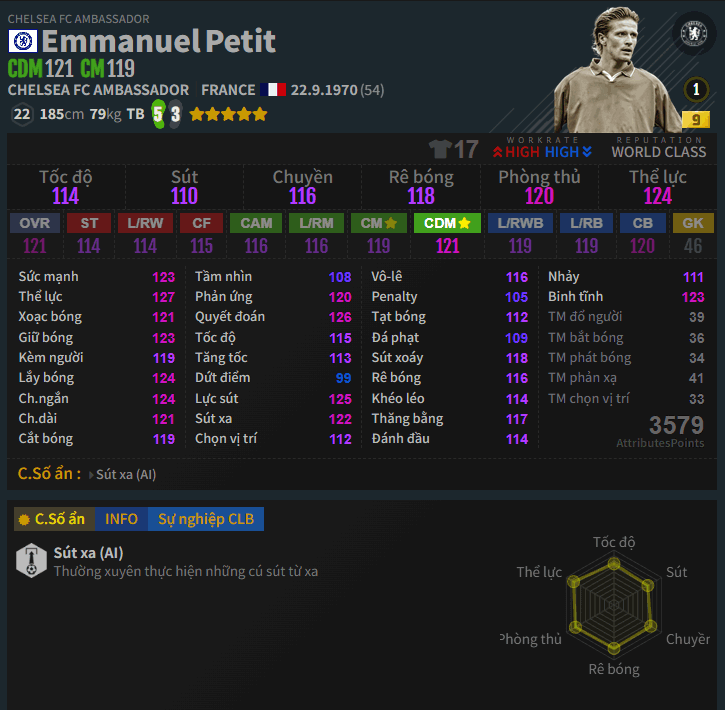Click the Sút xa (AI) trait icon
This screenshot has width=725, height=710.
pyautogui.click(x=31, y=561)
